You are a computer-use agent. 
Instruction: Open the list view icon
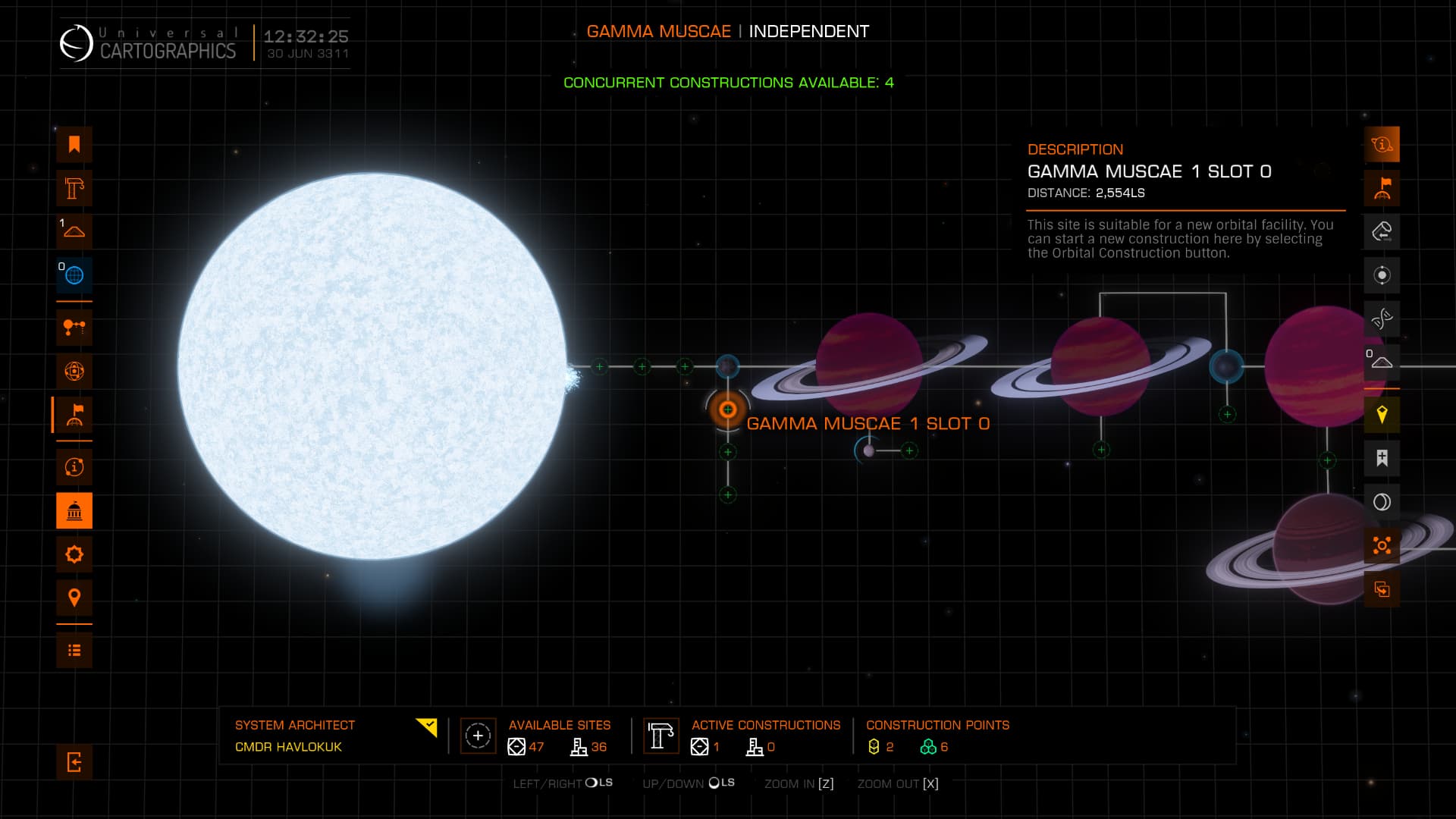pyautogui.click(x=74, y=651)
